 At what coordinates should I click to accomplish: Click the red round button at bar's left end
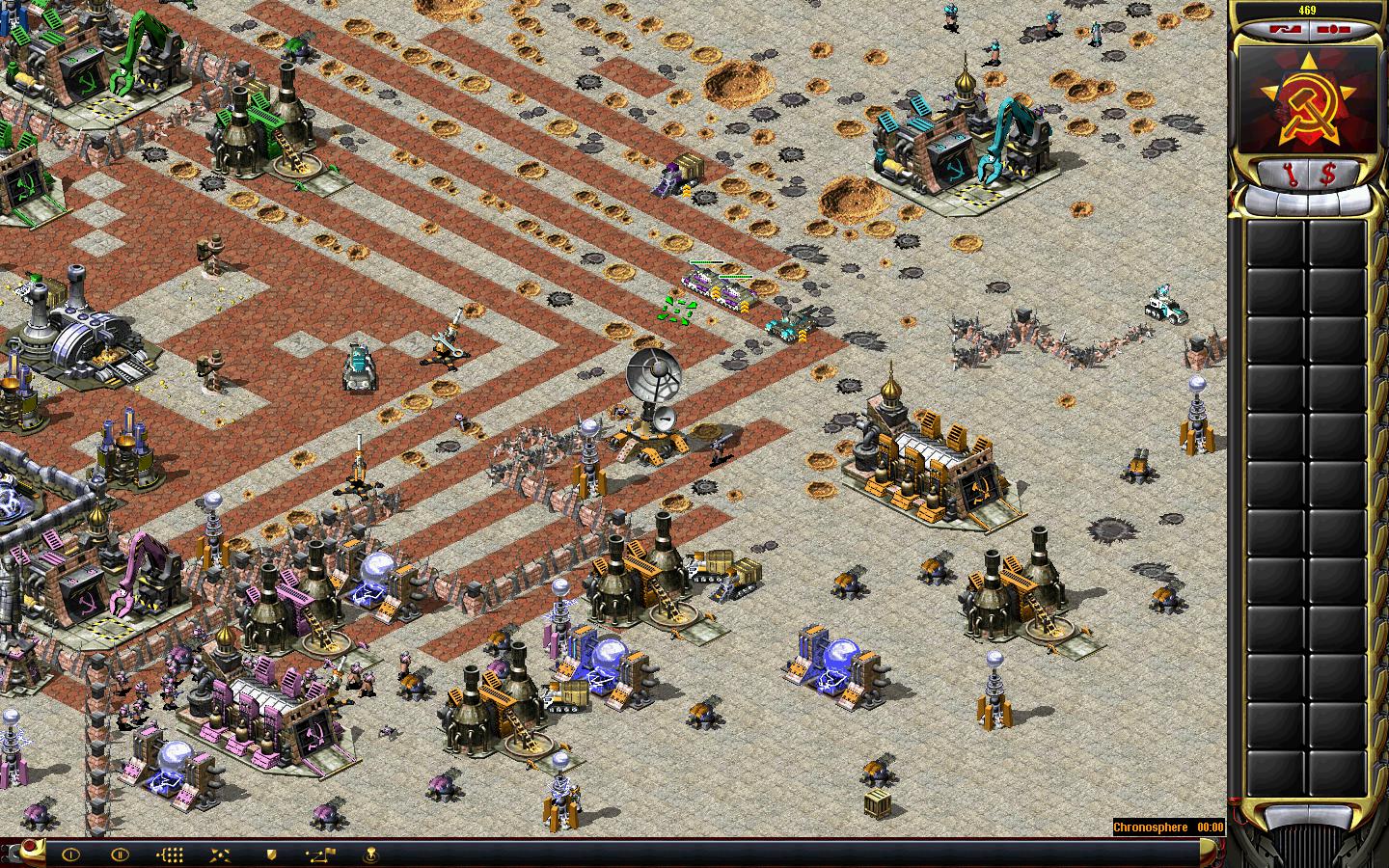[31, 848]
